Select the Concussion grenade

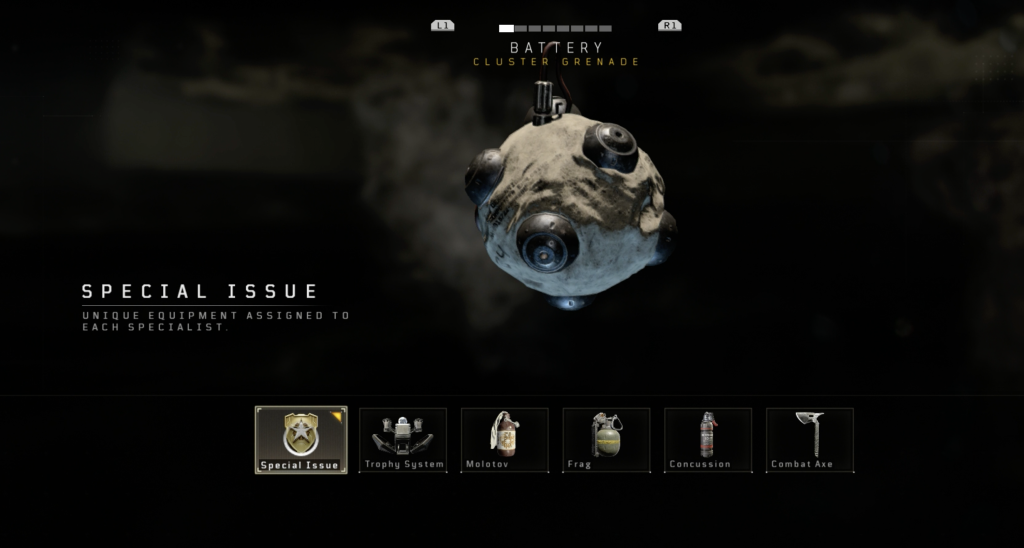(x=708, y=439)
